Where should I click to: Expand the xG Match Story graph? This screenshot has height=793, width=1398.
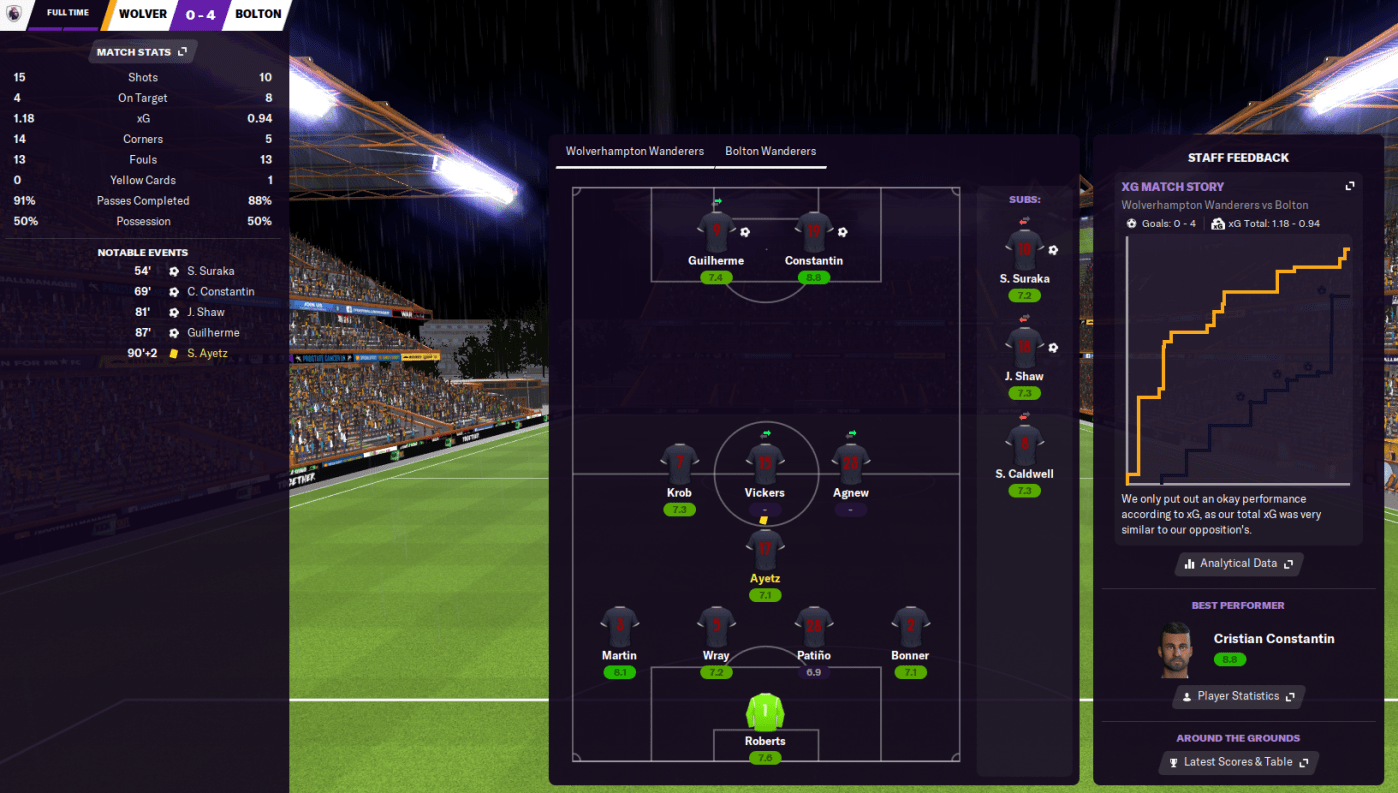(x=1349, y=187)
